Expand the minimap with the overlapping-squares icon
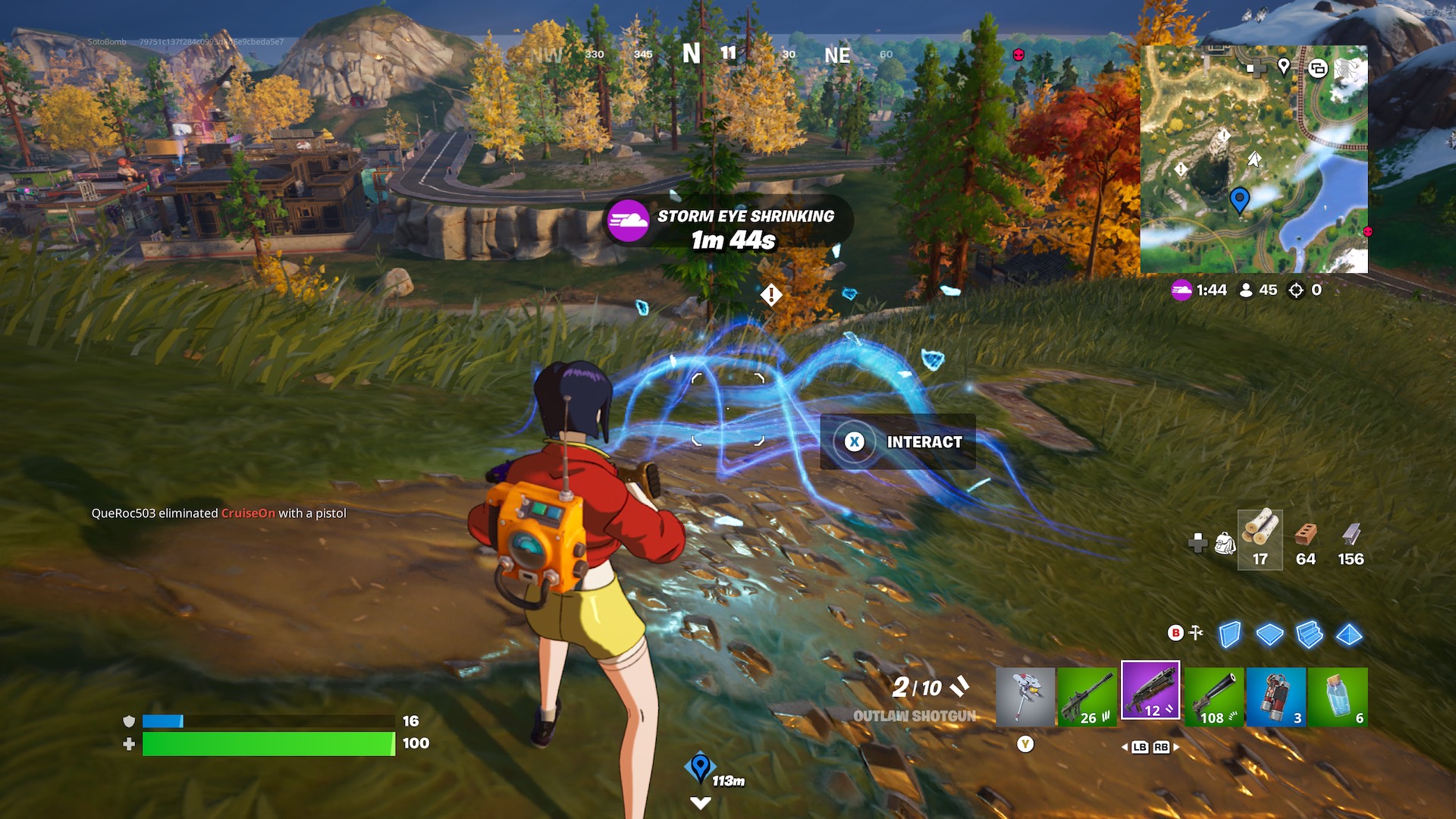 [1318, 67]
